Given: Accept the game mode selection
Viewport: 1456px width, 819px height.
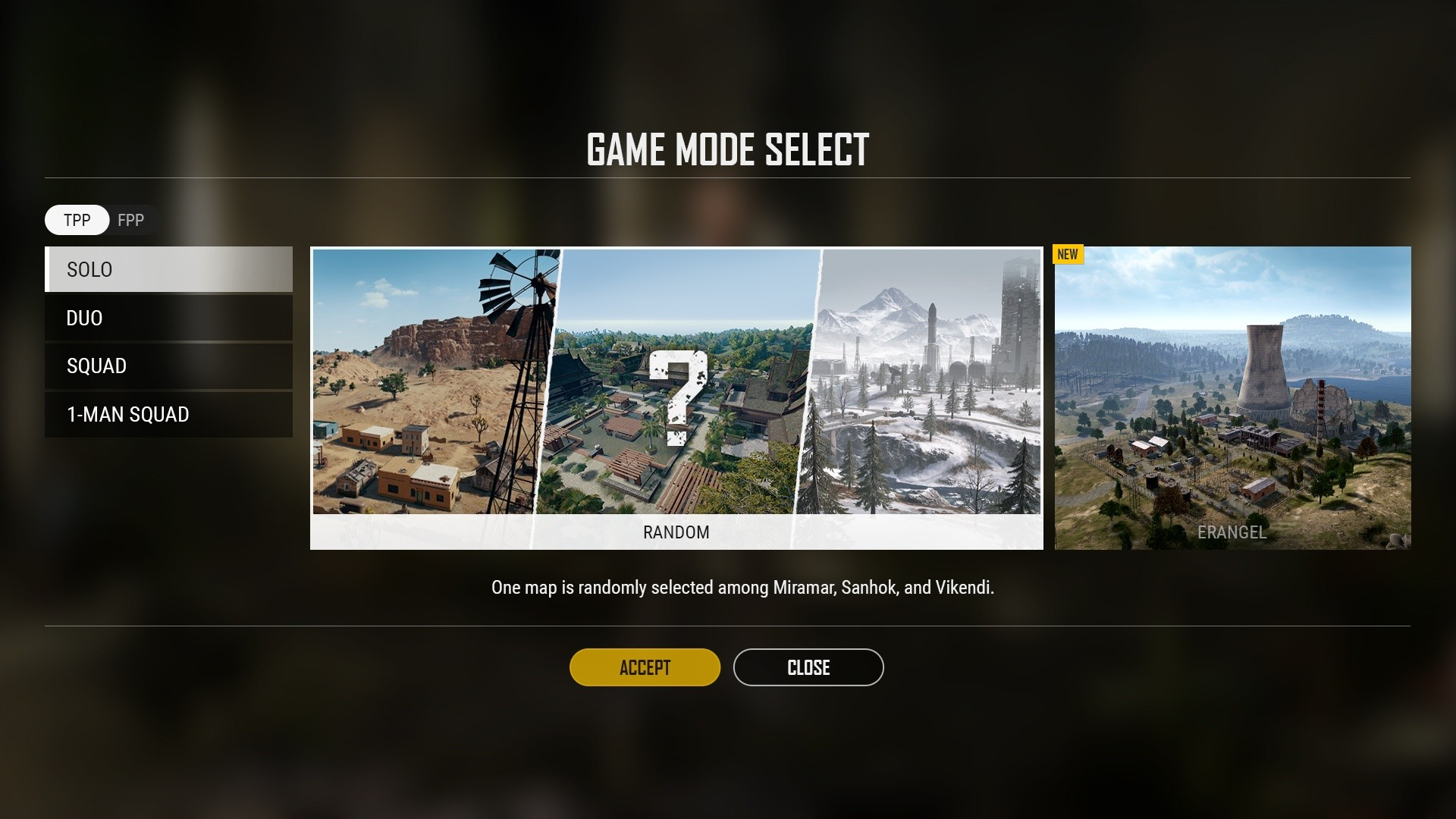Looking at the screenshot, I should point(645,667).
